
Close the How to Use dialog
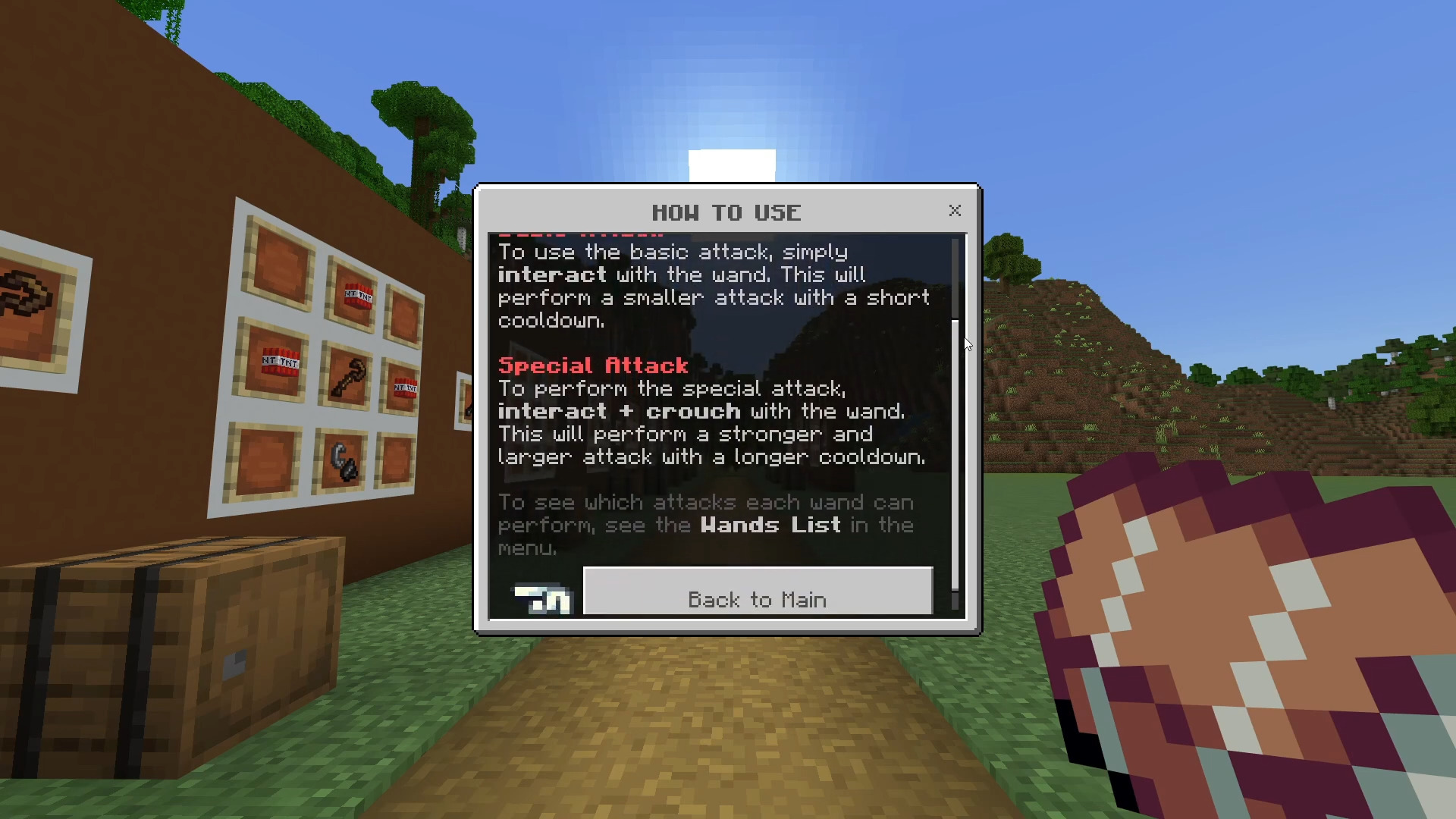click(x=955, y=211)
